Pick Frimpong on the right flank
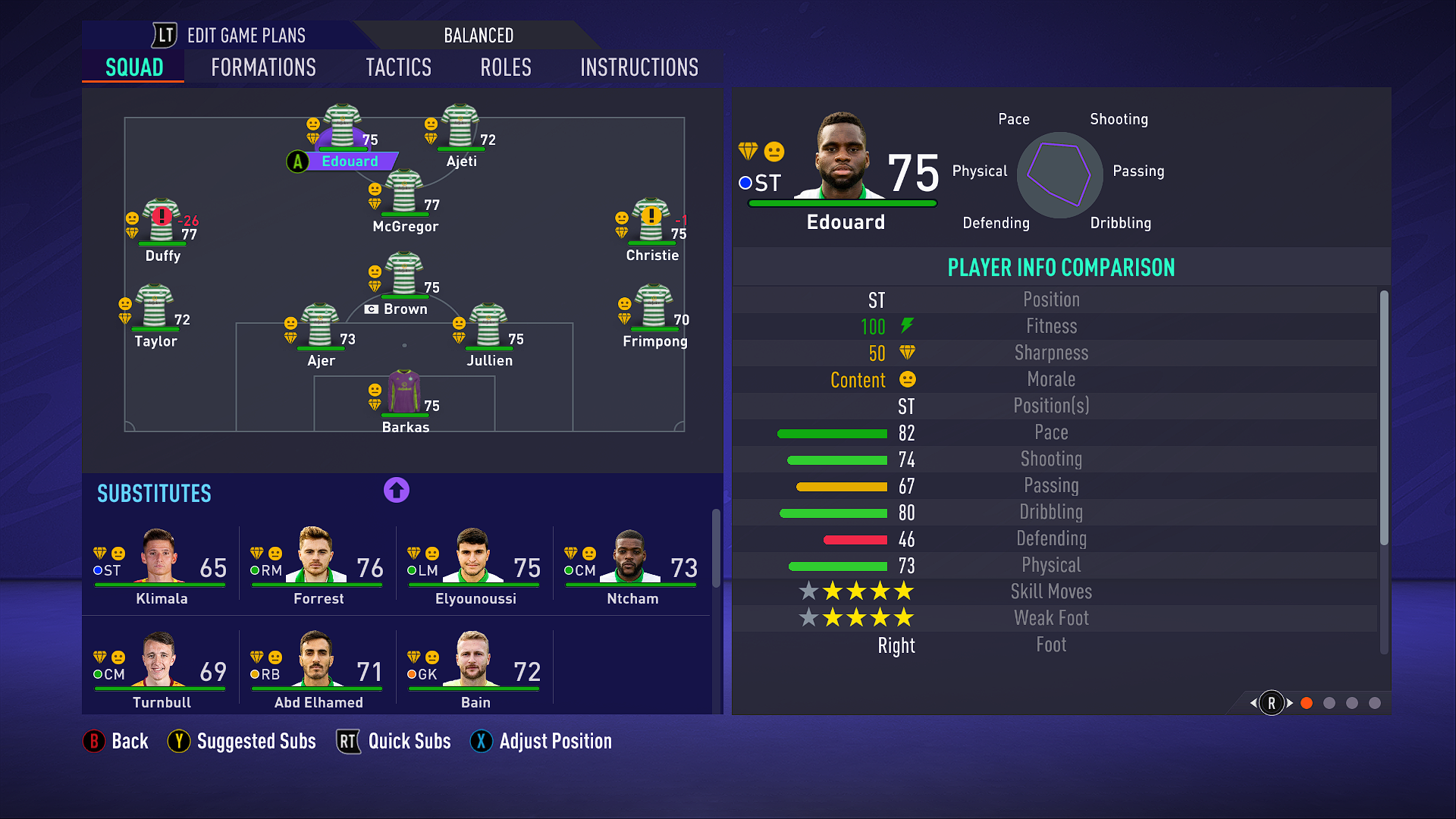The image size is (1456, 819). click(654, 309)
